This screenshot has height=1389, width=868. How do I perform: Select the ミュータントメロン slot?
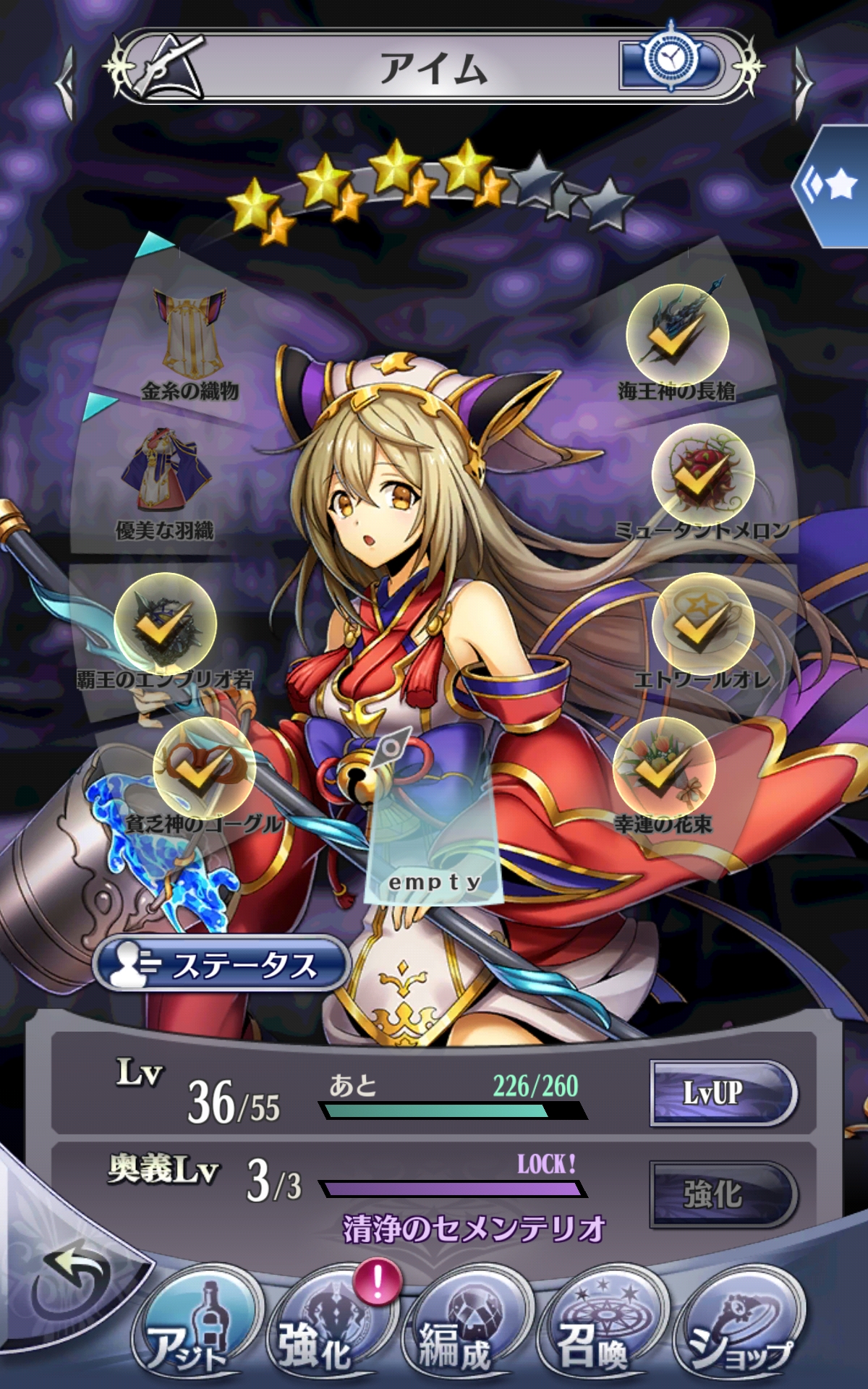pyautogui.click(x=703, y=475)
